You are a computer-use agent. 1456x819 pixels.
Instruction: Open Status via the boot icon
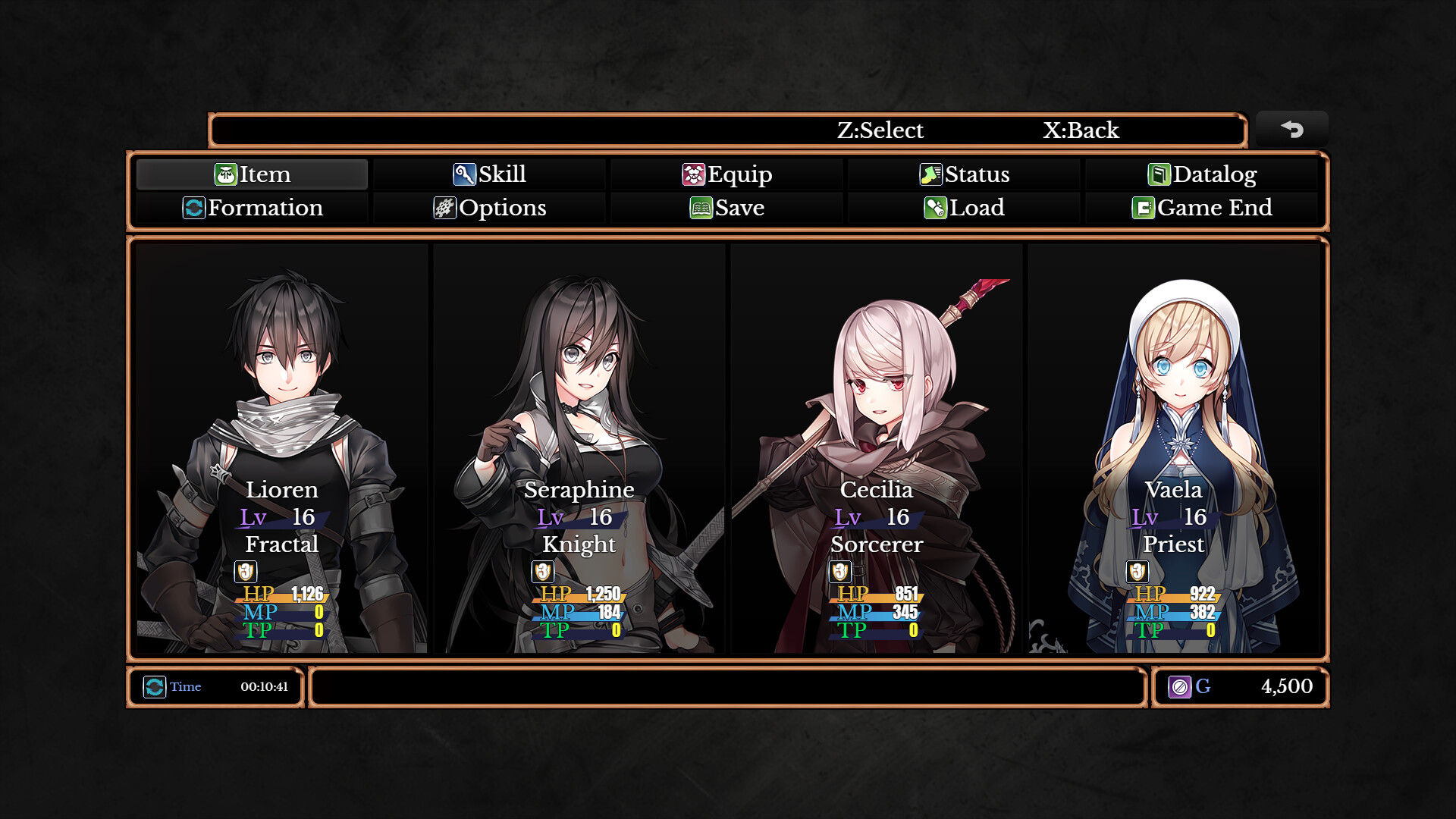point(931,174)
